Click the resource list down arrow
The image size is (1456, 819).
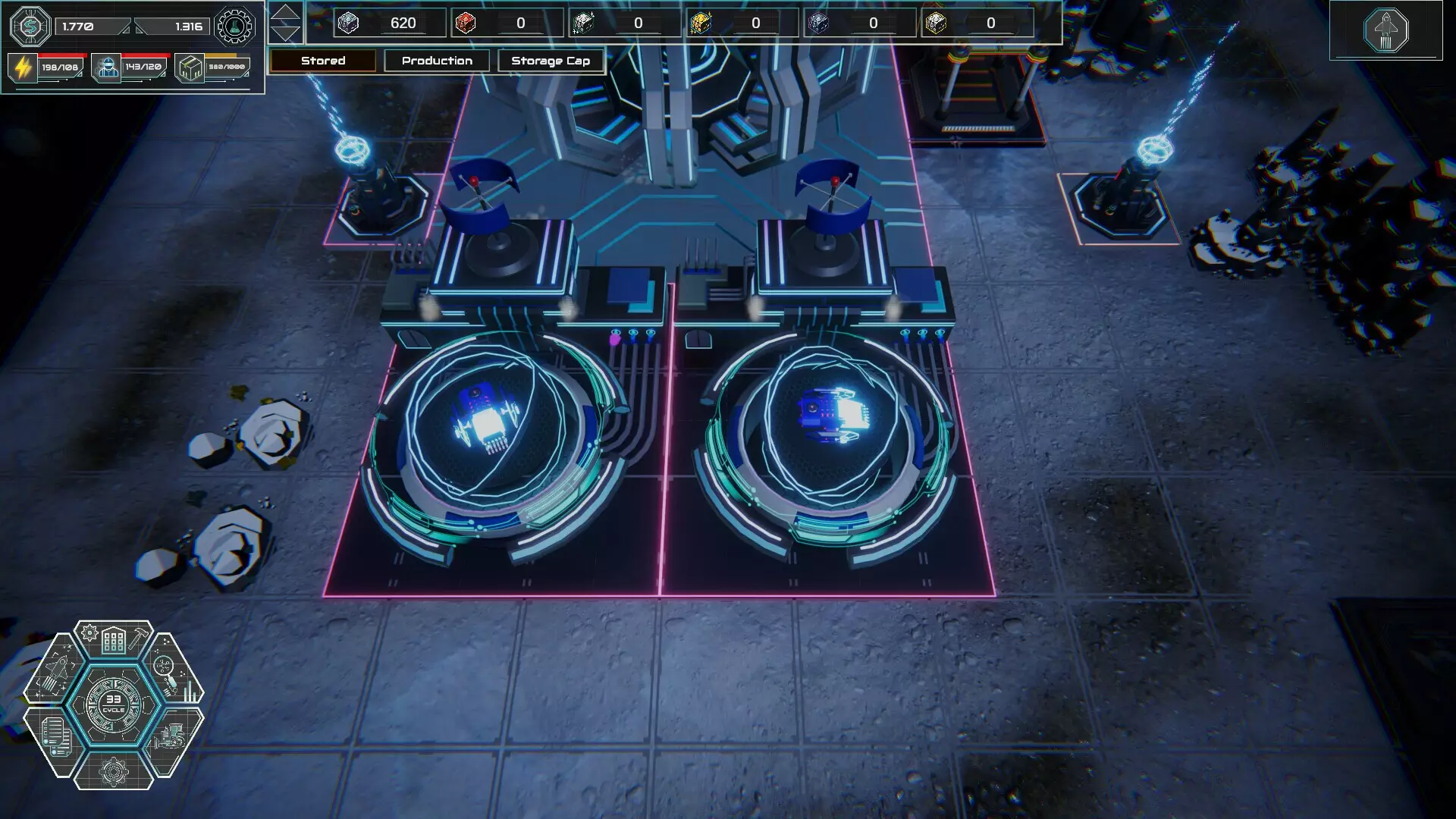coord(285,33)
